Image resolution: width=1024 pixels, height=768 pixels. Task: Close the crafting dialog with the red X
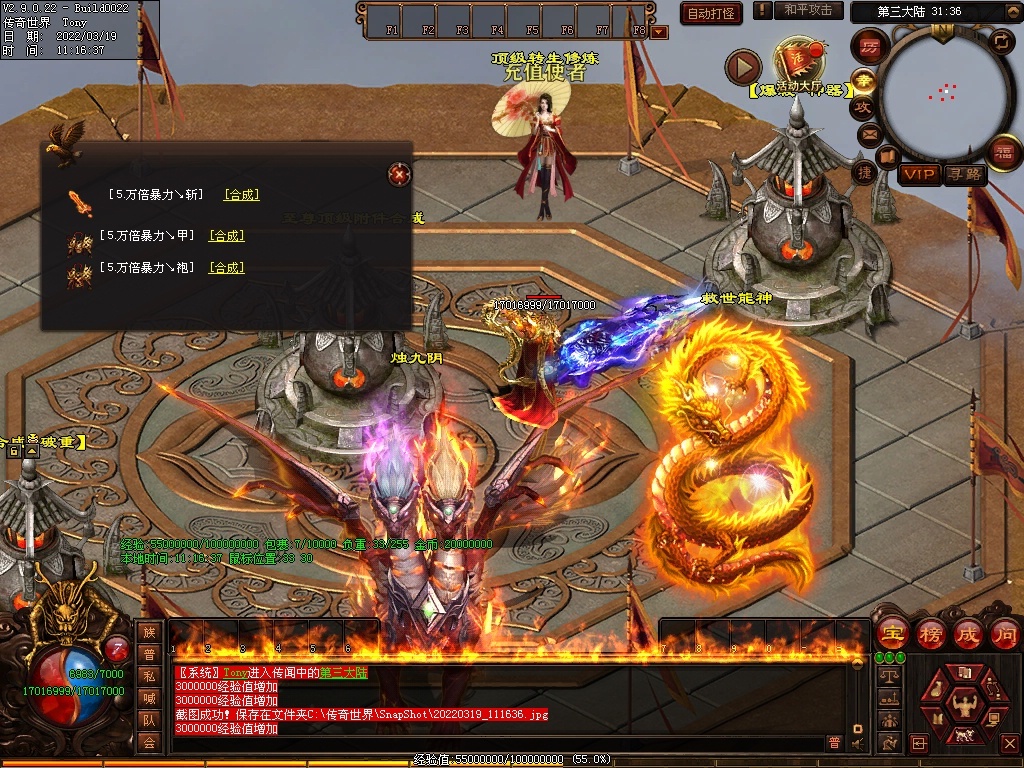pyautogui.click(x=399, y=174)
